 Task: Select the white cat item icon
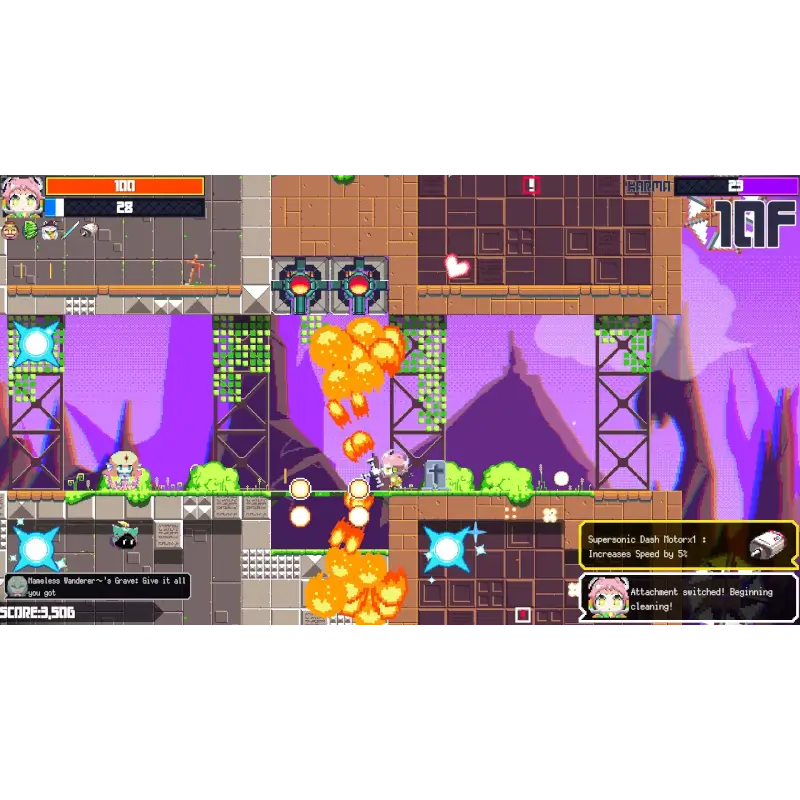pos(49,231)
